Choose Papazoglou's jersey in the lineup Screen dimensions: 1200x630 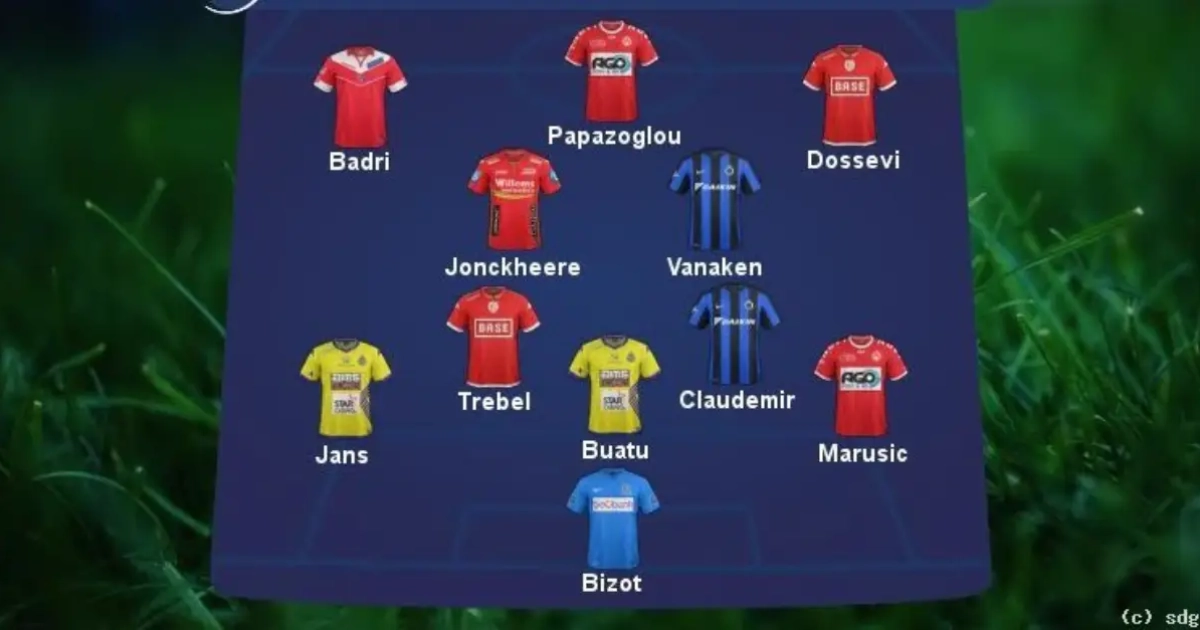pyautogui.click(x=611, y=72)
